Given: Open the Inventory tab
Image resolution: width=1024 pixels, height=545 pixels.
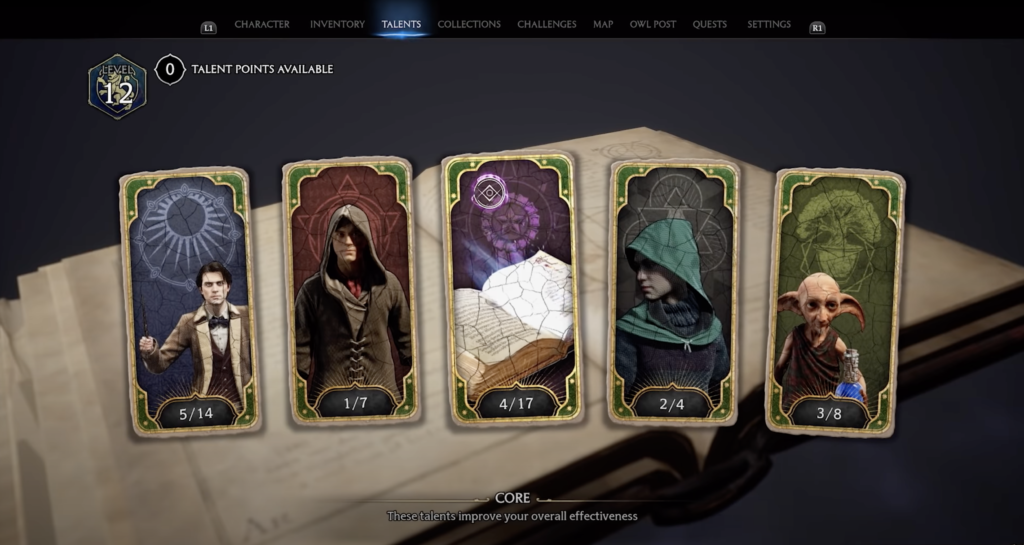Looking at the screenshot, I should pos(337,24).
